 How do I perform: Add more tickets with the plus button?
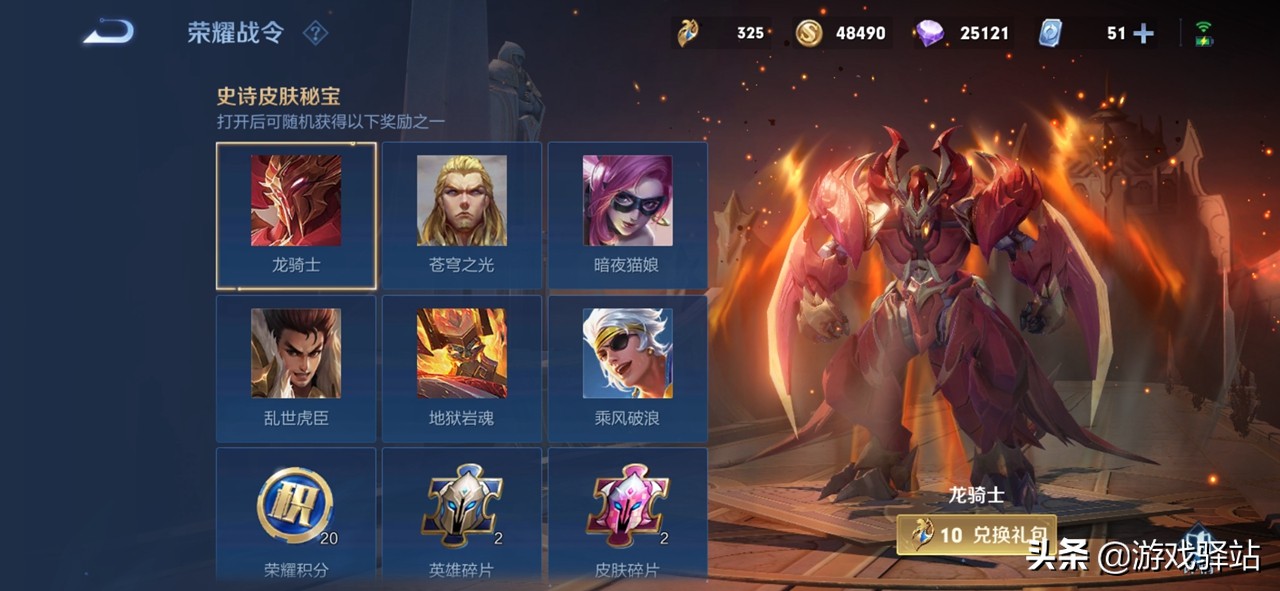pos(1143,34)
